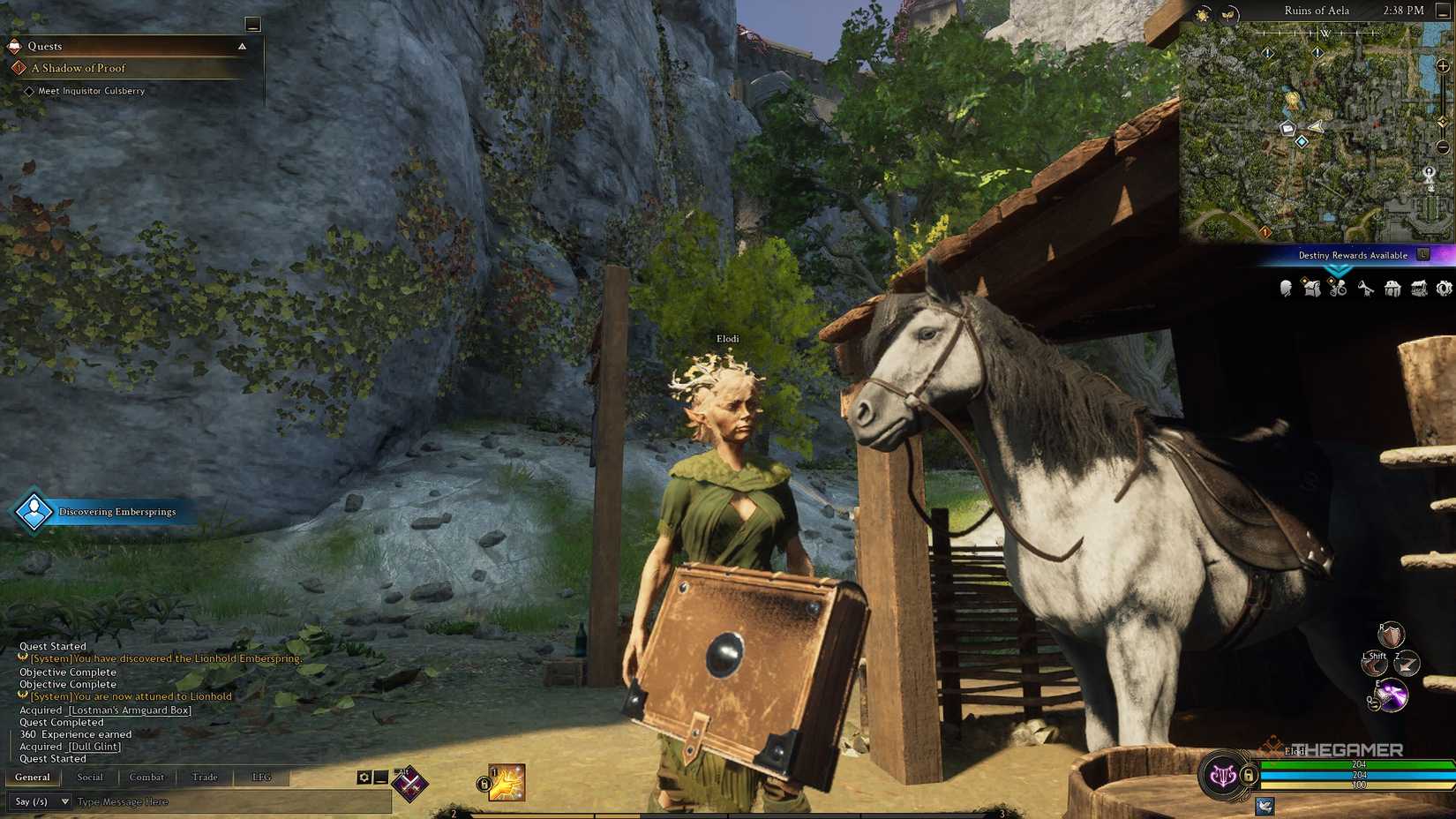Open the settings gear icon under the minimap
This screenshot has width=1456, height=819.
coord(1445,289)
